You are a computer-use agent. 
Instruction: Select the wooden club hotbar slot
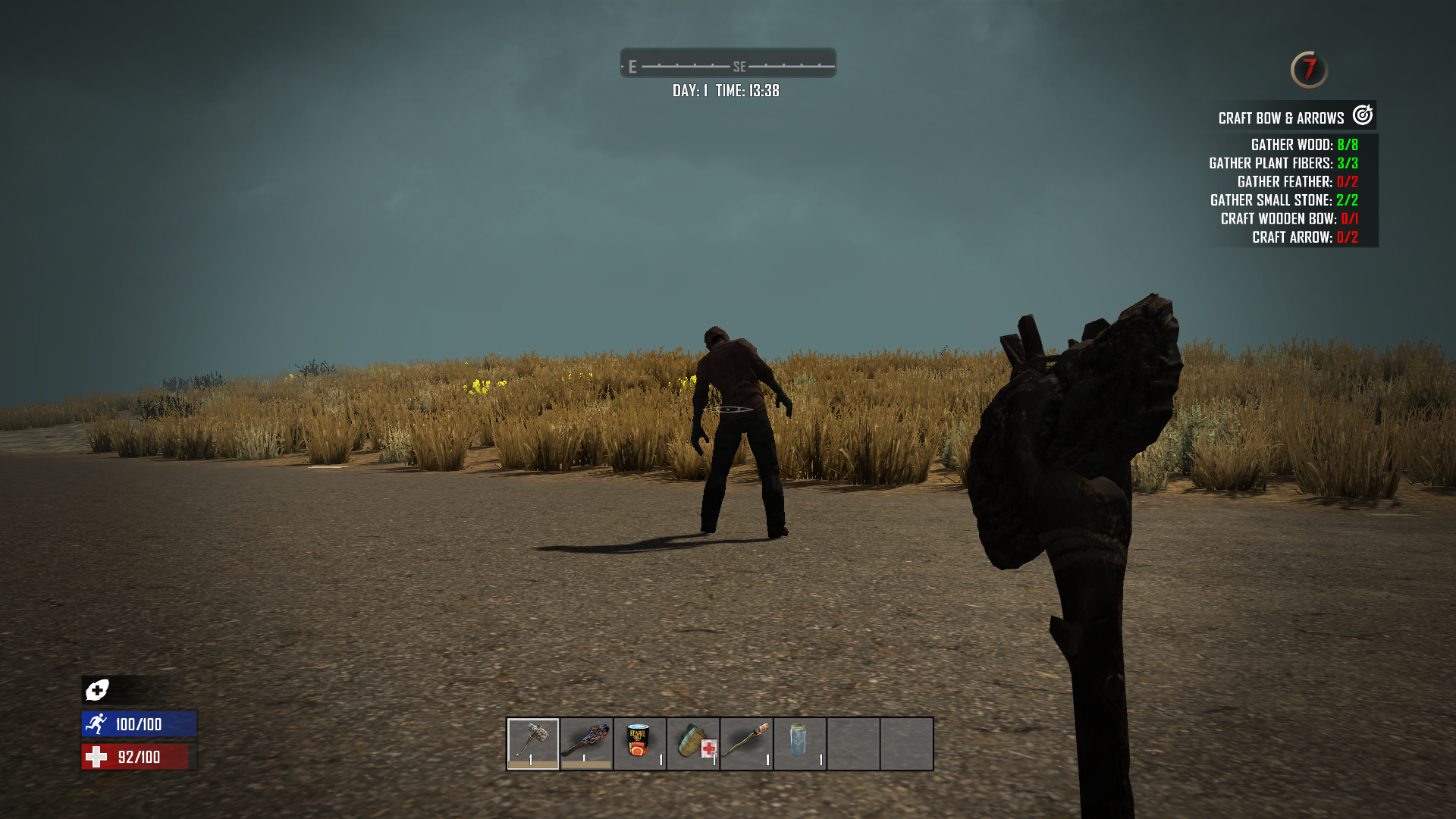point(585,743)
